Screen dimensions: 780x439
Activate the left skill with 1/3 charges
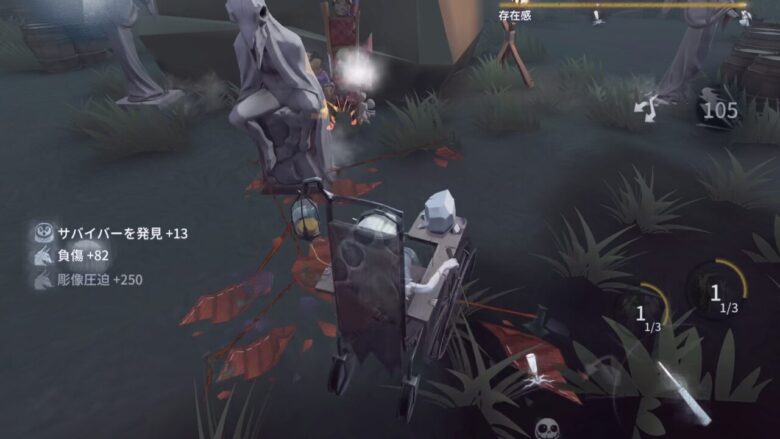(x=642, y=315)
